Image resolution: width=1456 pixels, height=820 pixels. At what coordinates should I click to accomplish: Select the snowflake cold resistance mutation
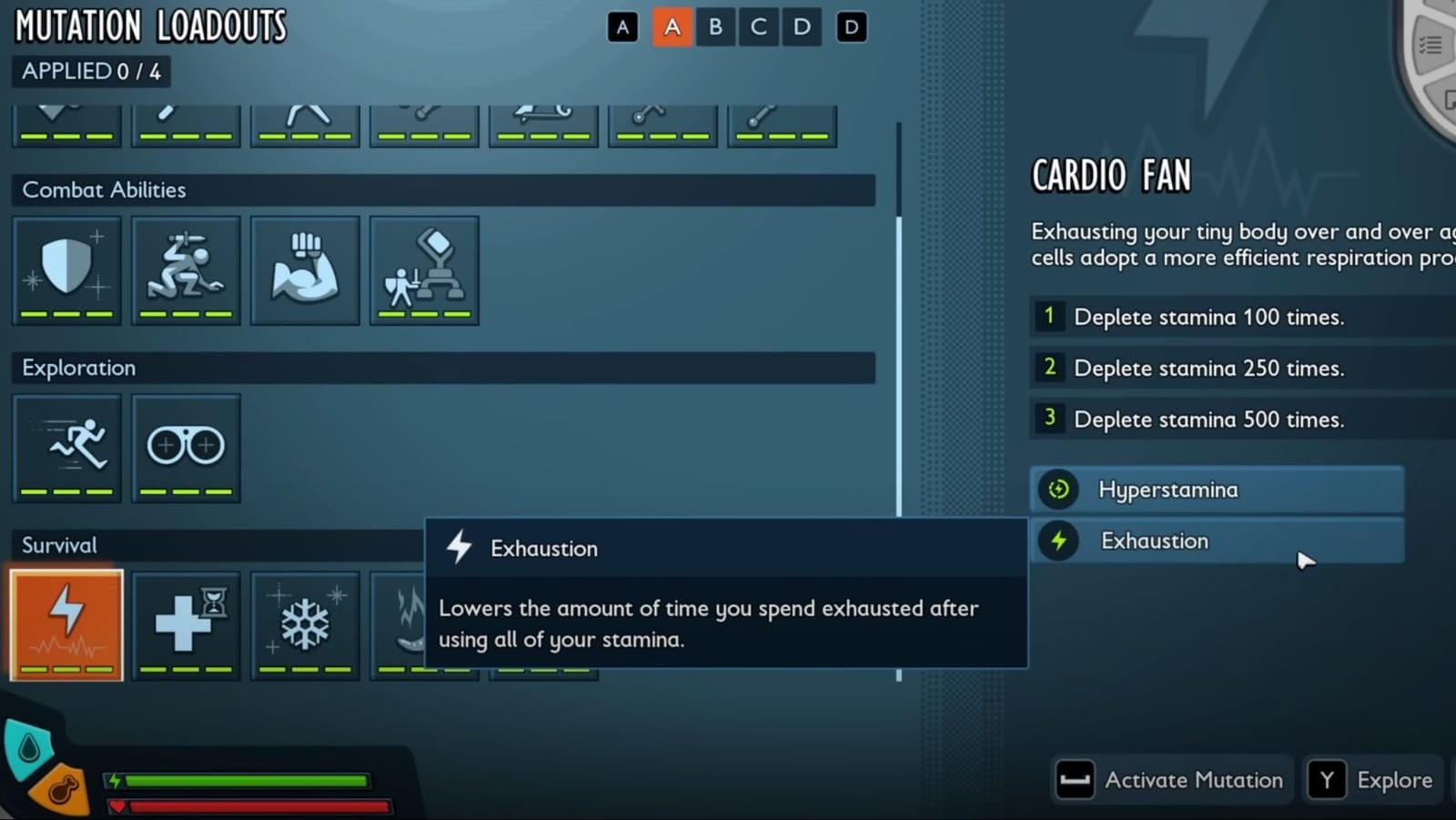(x=305, y=625)
